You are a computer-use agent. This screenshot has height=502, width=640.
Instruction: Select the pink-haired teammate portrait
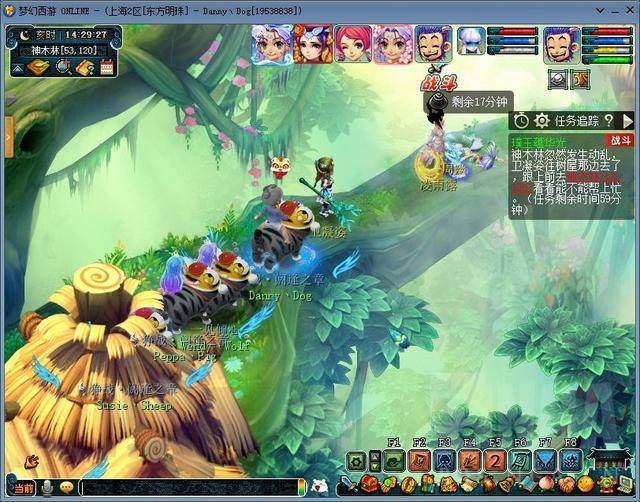(351, 44)
